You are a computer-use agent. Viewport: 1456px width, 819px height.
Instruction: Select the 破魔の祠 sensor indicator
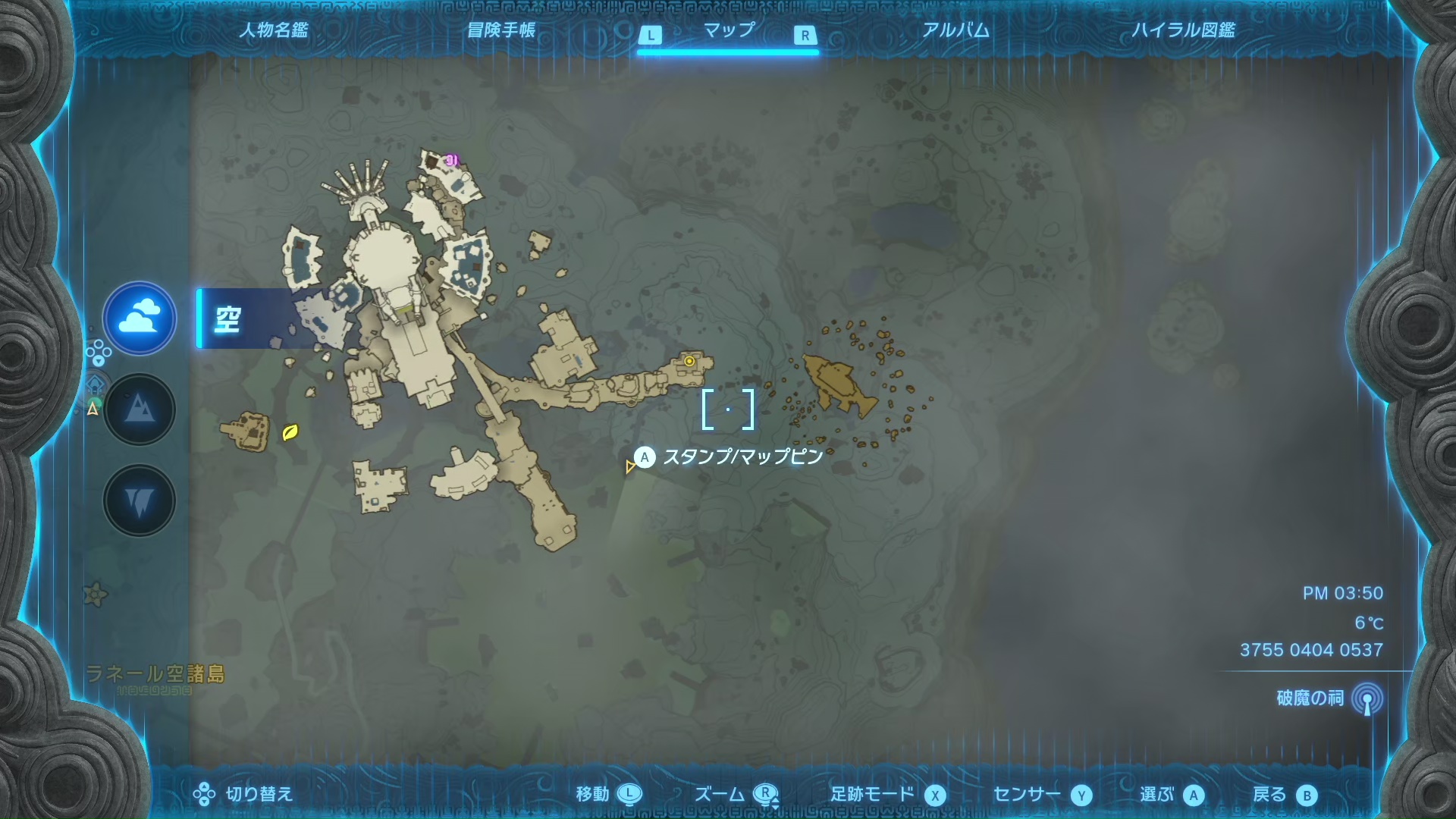[x=1367, y=698]
